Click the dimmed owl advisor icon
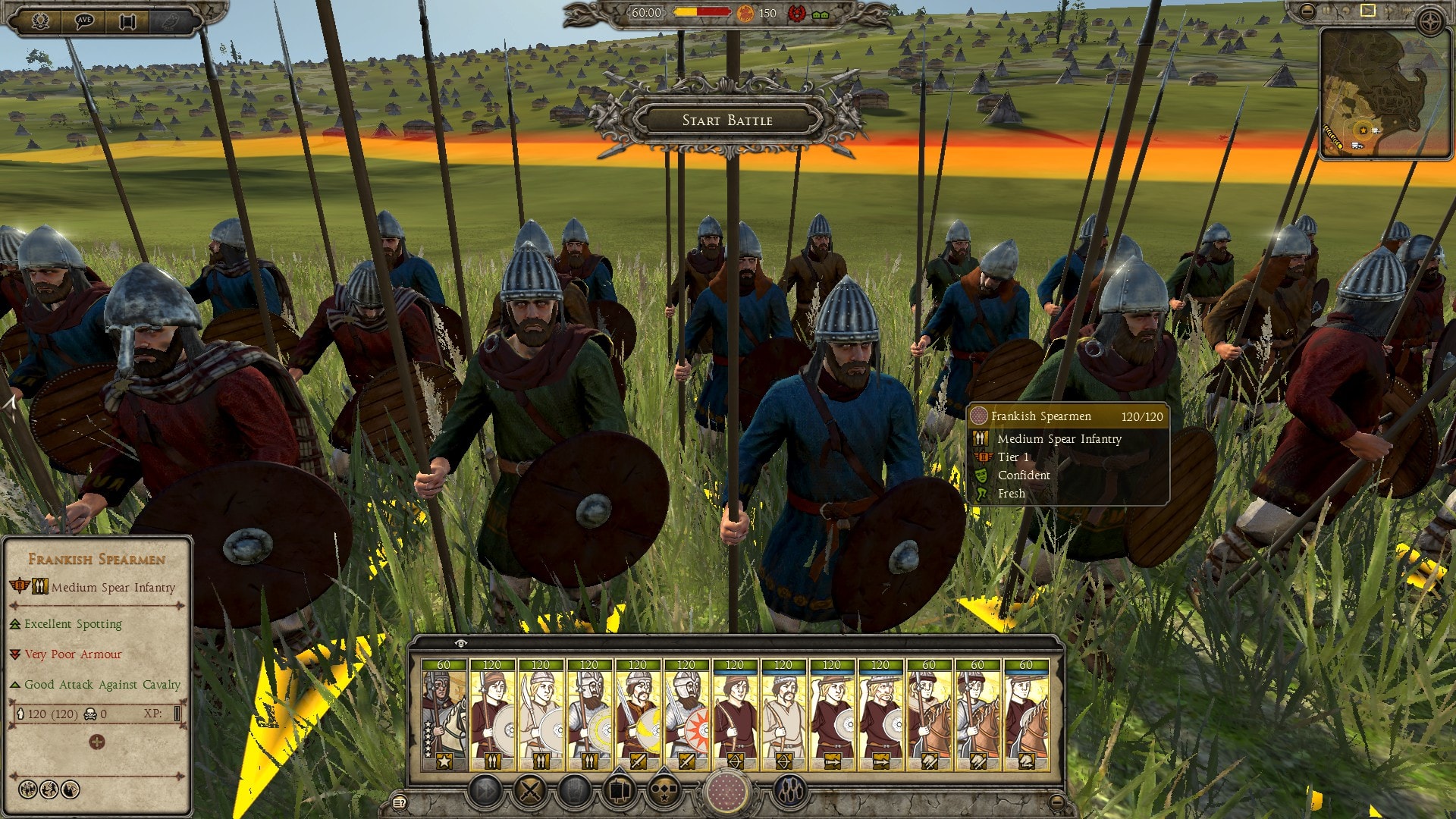 click(x=171, y=21)
